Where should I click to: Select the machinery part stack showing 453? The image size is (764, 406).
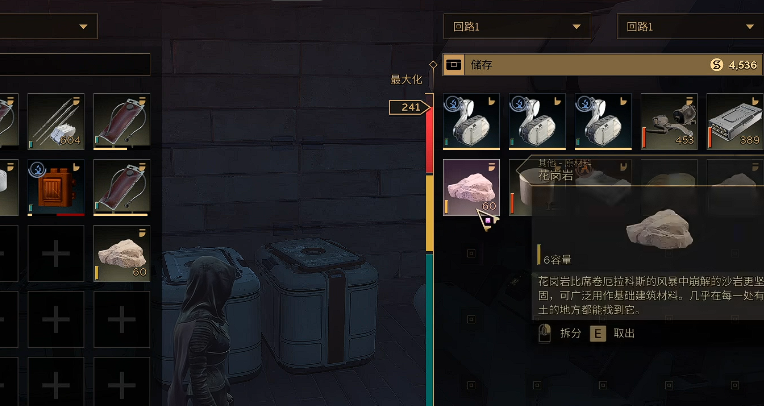click(x=669, y=121)
